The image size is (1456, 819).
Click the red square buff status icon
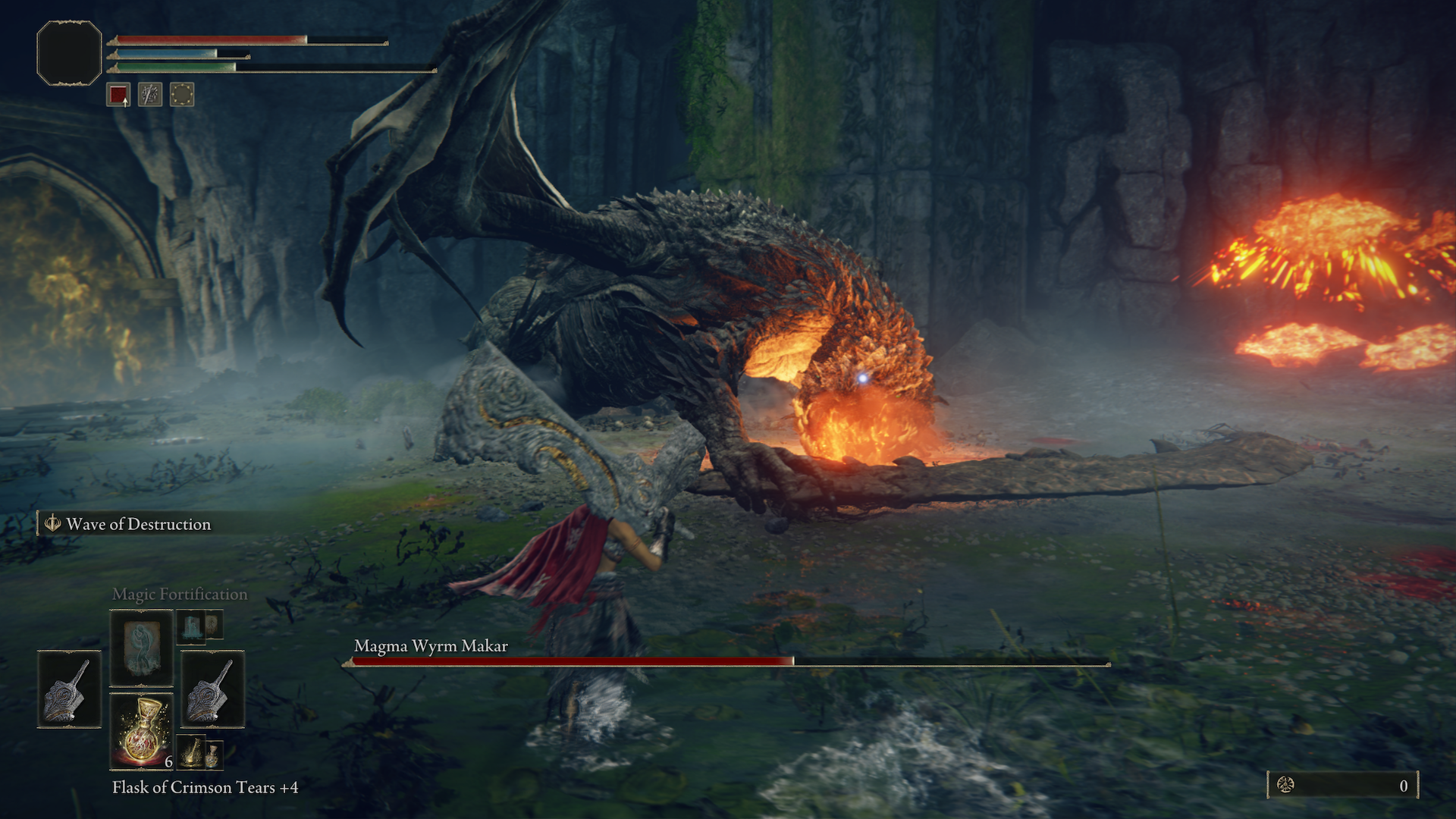click(118, 95)
